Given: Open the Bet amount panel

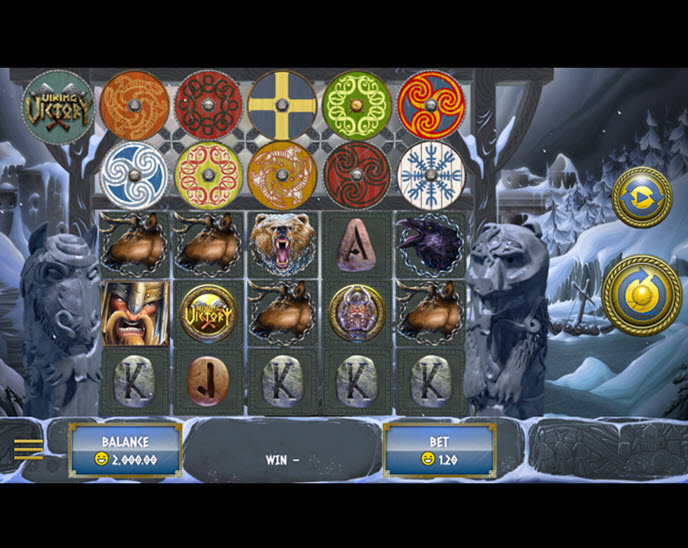Looking at the screenshot, I should click(x=439, y=450).
